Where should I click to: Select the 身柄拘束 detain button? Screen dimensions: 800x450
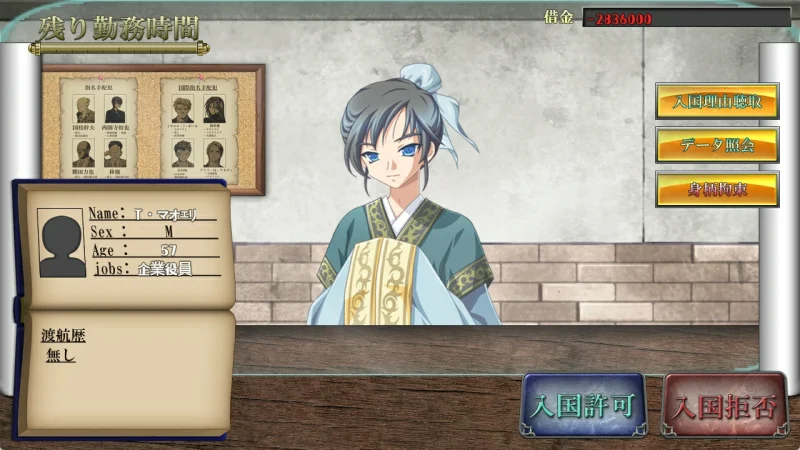[716, 189]
